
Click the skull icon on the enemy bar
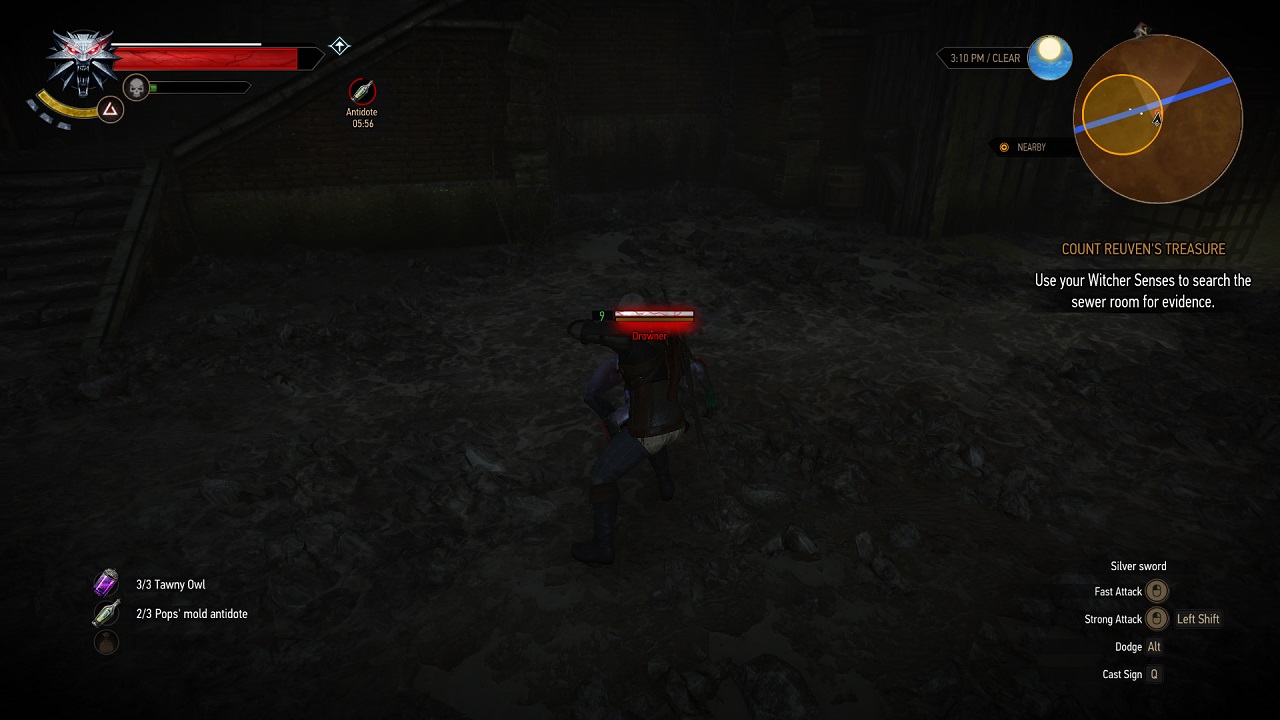point(136,88)
